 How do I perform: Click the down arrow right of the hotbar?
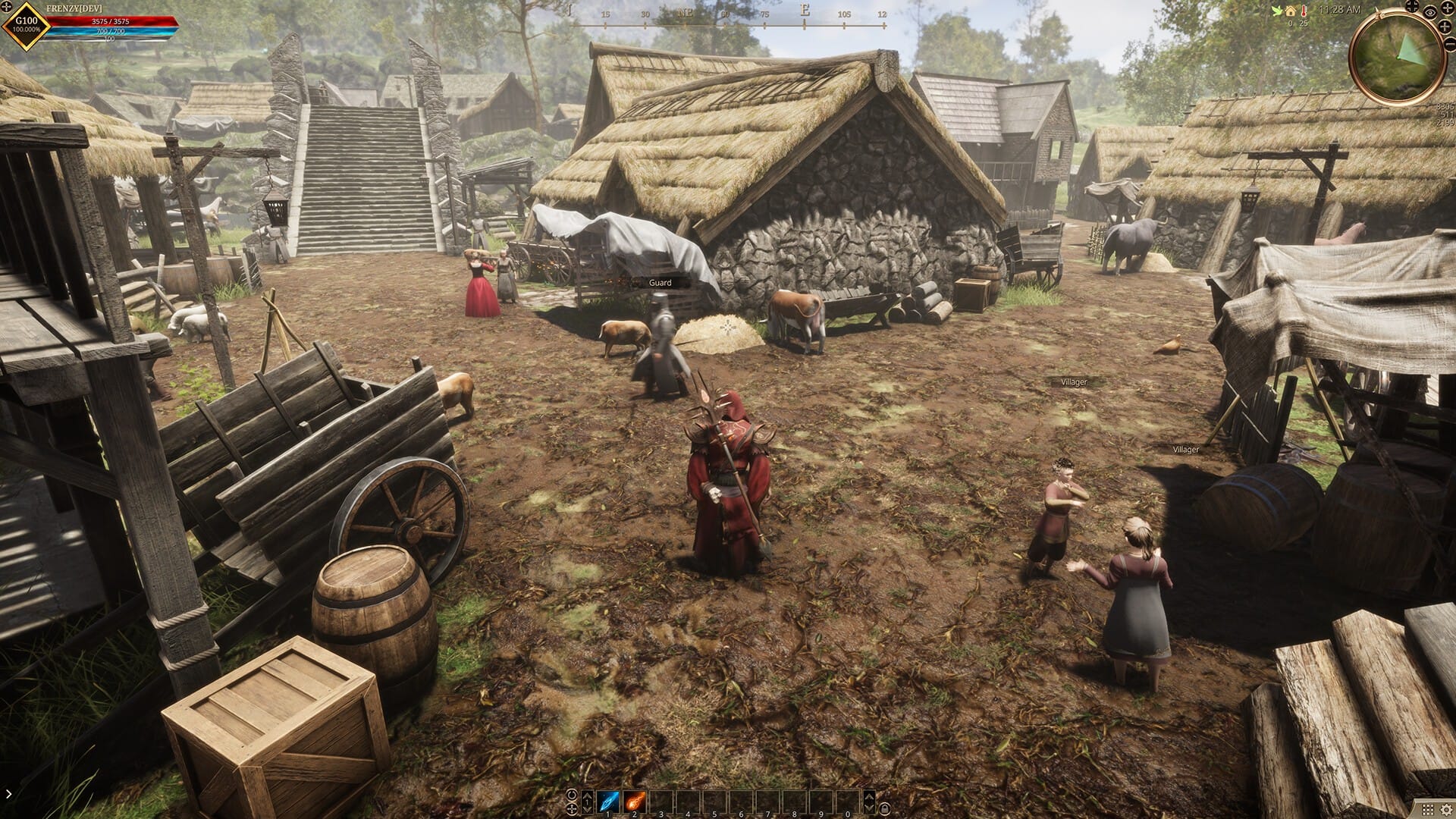869,808
